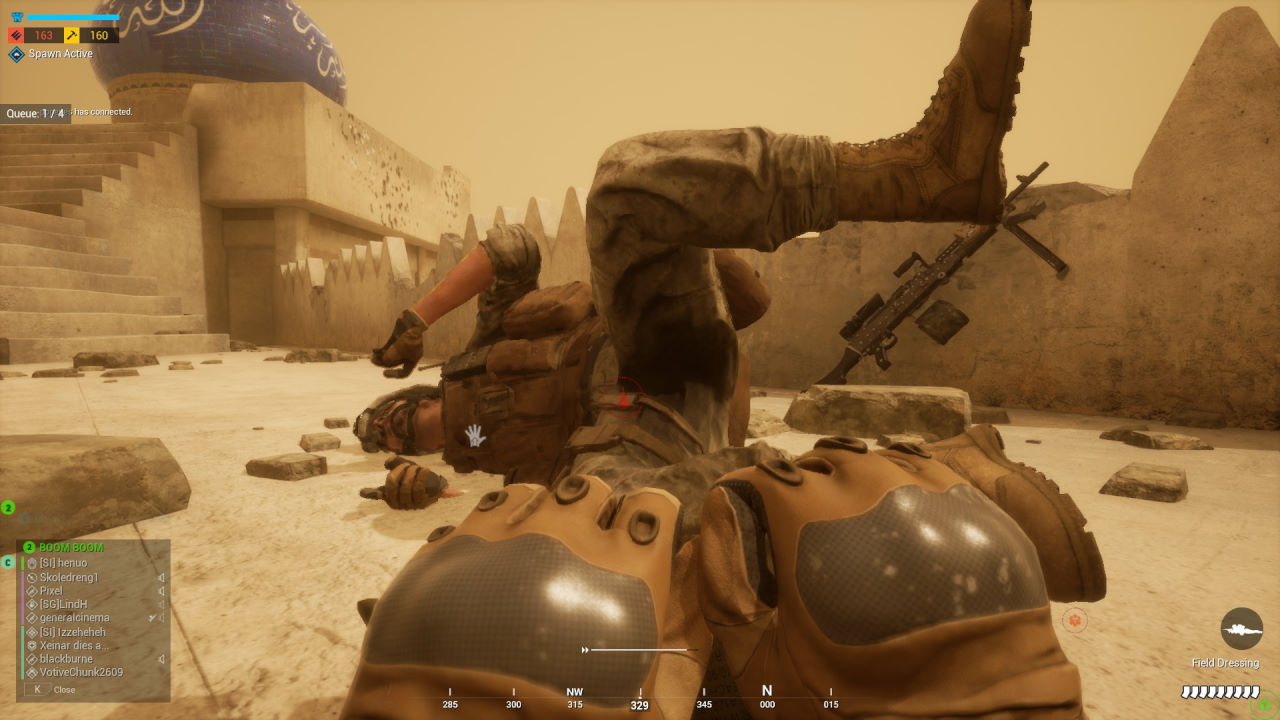
Task: Toggle the speaker icon beside Skoledreng1
Action: pyautogui.click(x=161, y=578)
